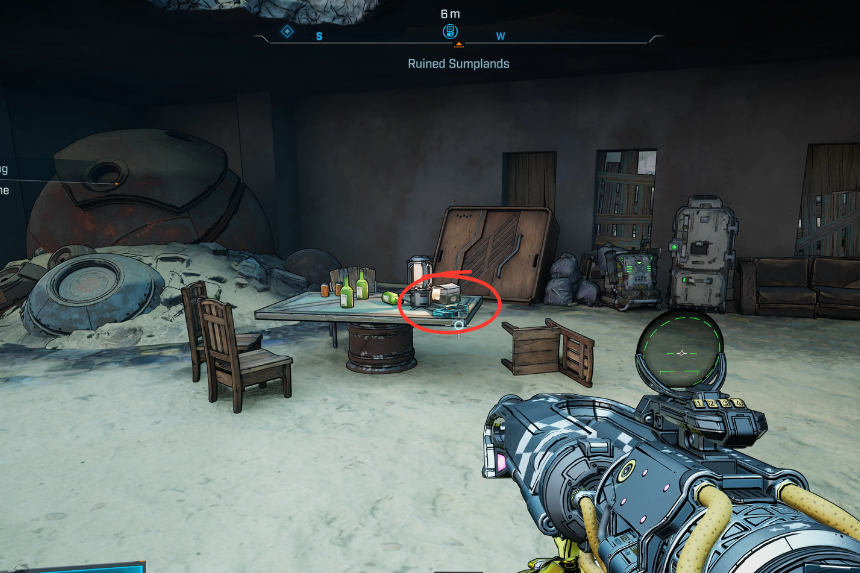Select the objective marker on the compass
Screen dimensions: 860x573
450,32
